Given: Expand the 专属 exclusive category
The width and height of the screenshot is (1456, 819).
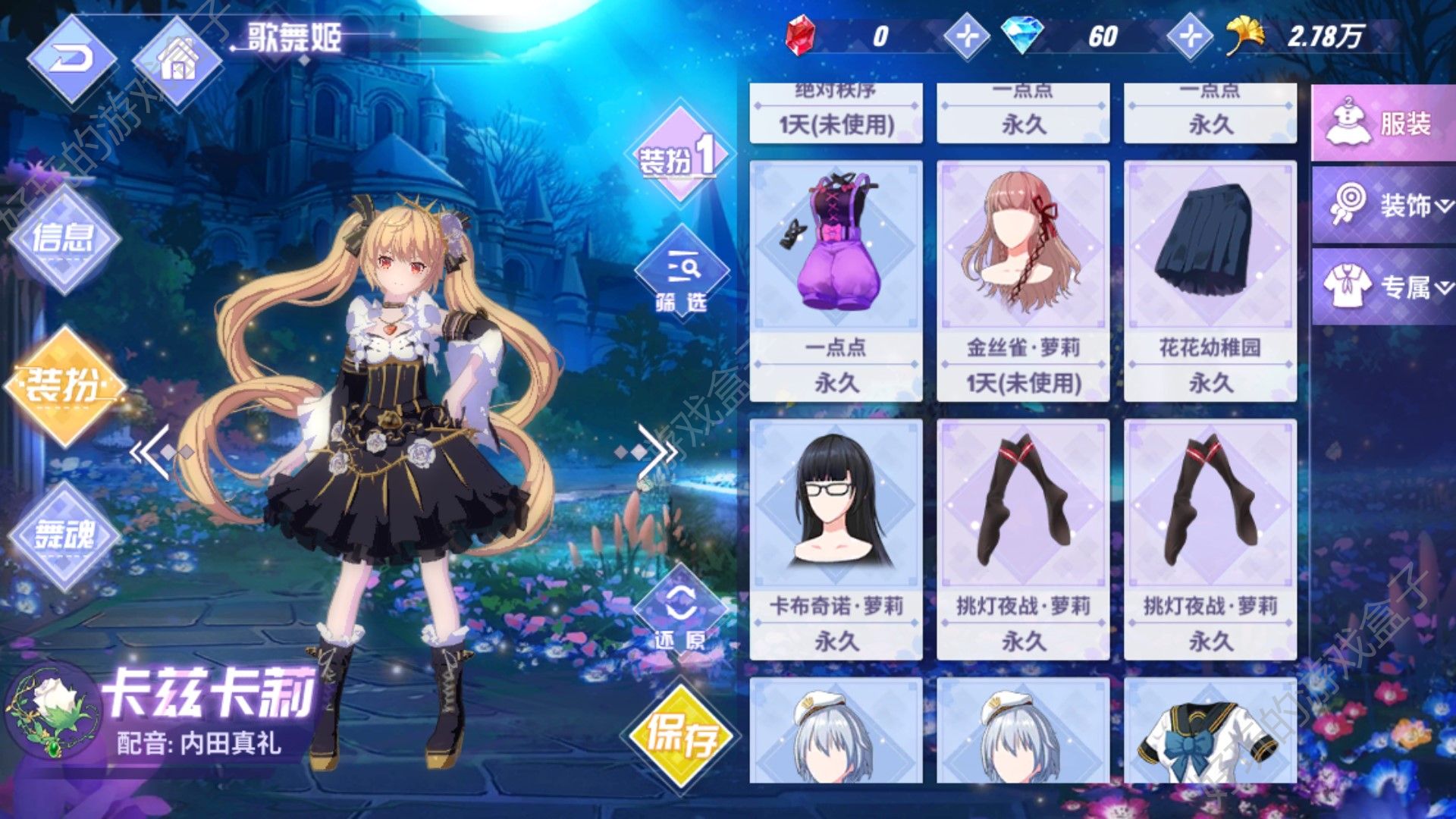Looking at the screenshot, I should click(x=1382, y=287).
